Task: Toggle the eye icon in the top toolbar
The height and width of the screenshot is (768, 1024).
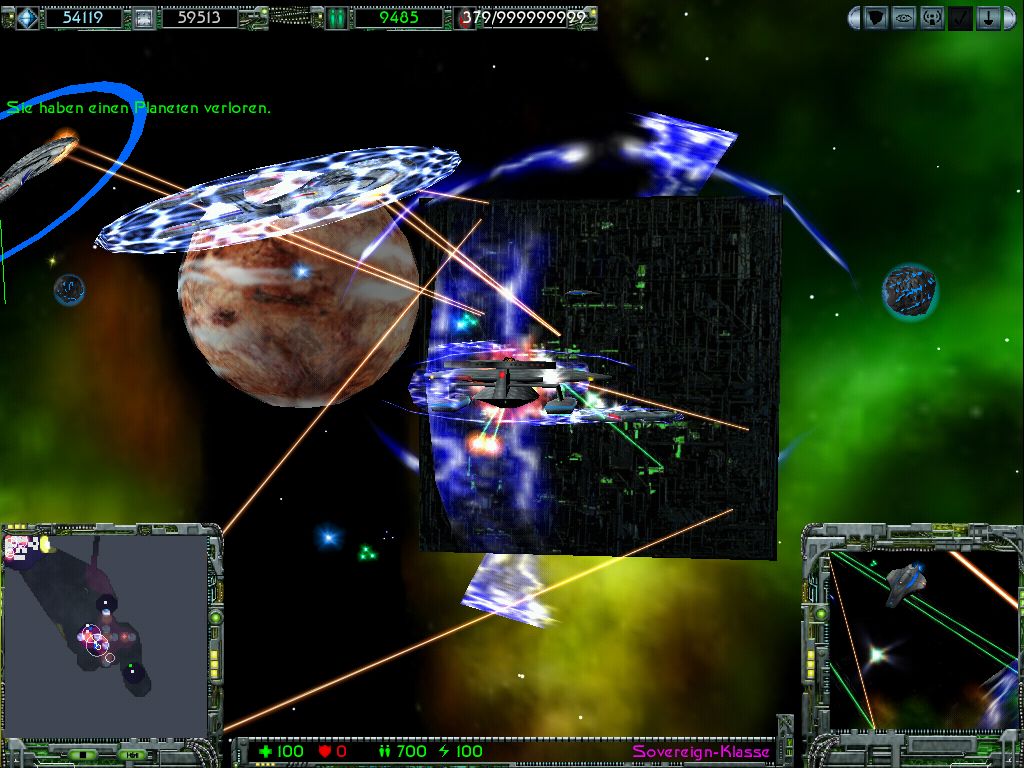Action: [x=904, y=17]
